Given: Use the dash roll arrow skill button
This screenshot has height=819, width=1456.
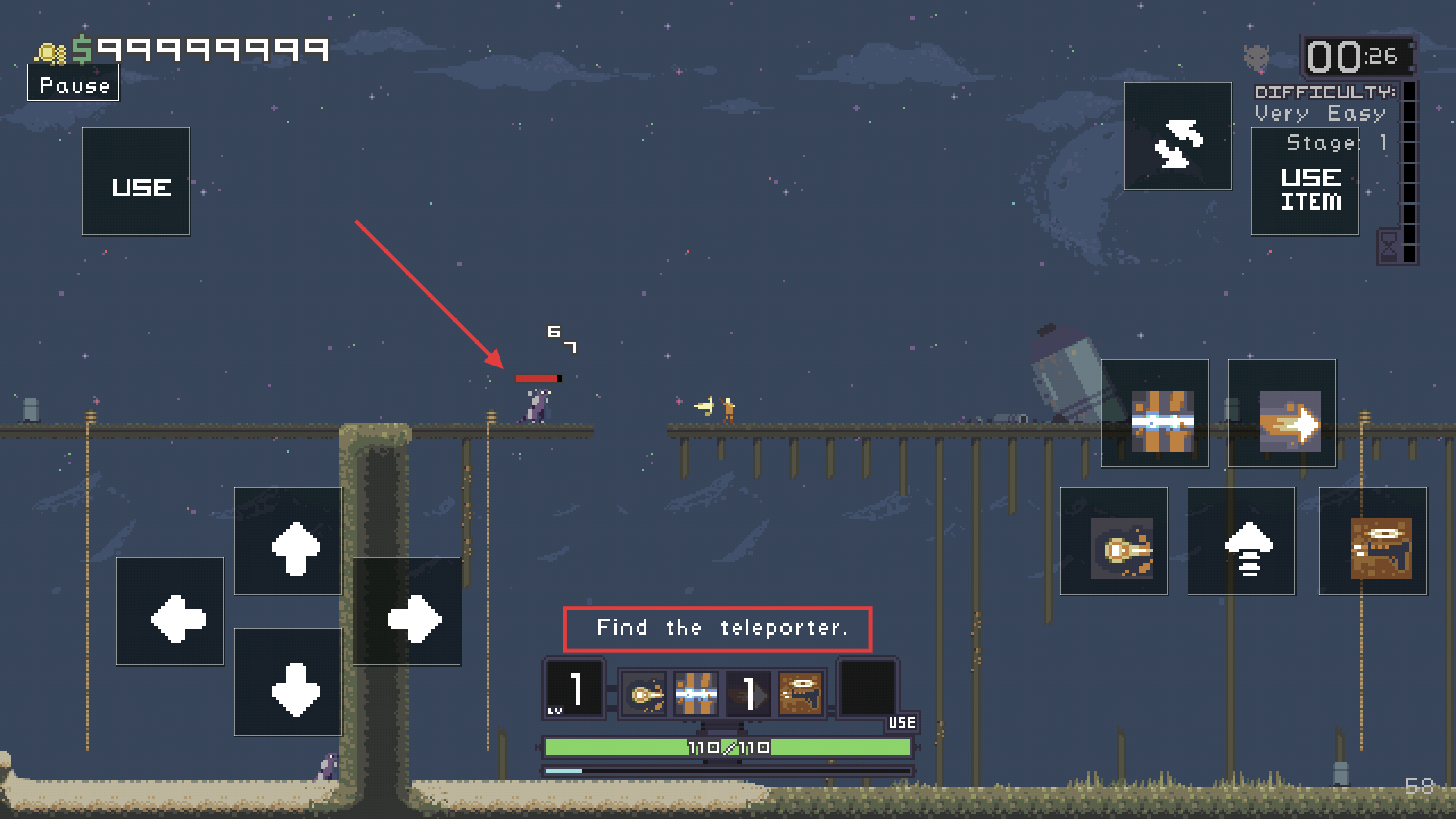Looking at the screenshot, I should click(x=1282, y=414).
